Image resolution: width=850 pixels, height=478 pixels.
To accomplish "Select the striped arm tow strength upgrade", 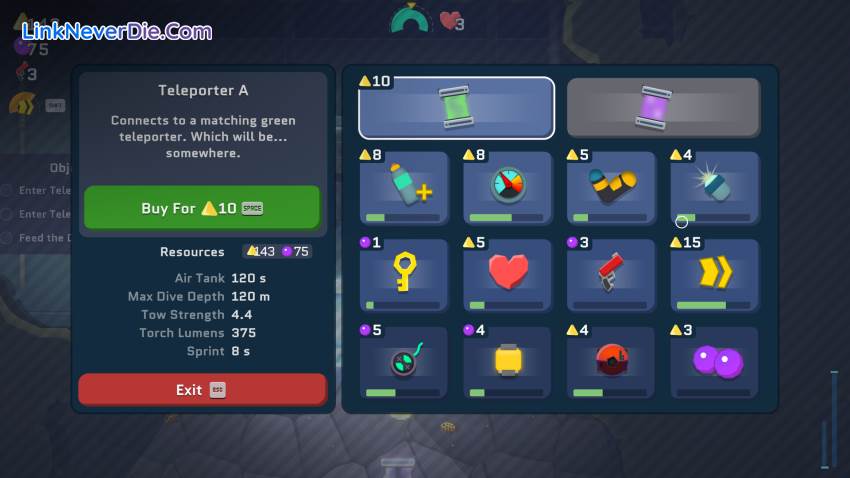I will coord(611,187).
